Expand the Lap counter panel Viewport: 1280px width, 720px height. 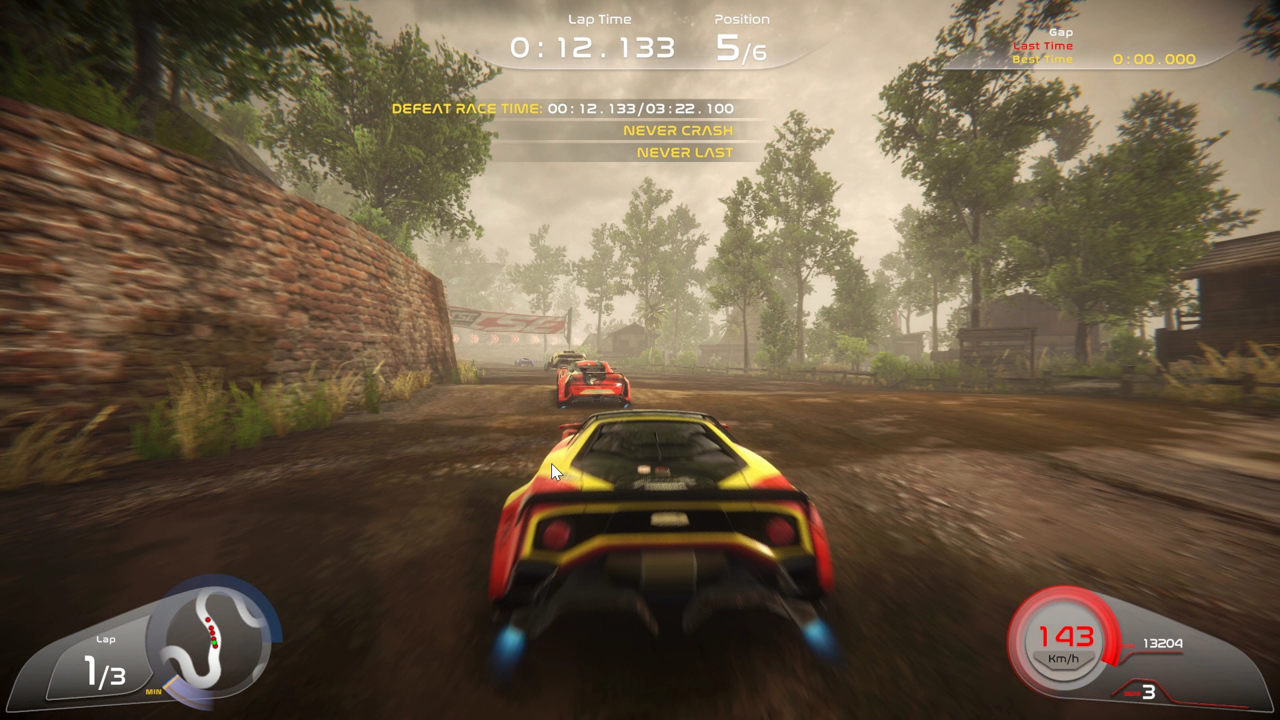coord(106,660)
